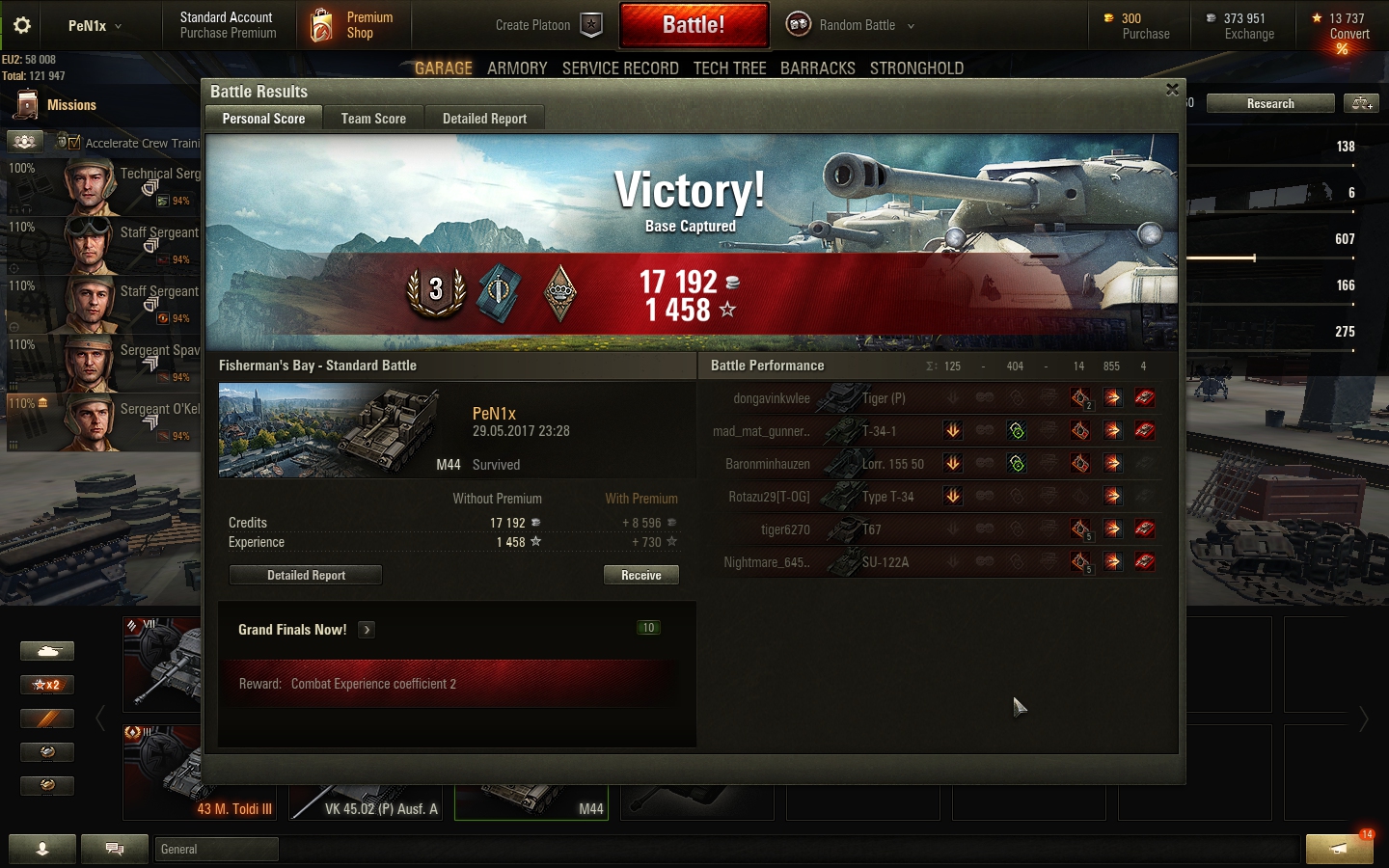Receive the premium bonus reward
Image resolution: width=1389 pixels, height=868 pixels.
click(641, 575)
